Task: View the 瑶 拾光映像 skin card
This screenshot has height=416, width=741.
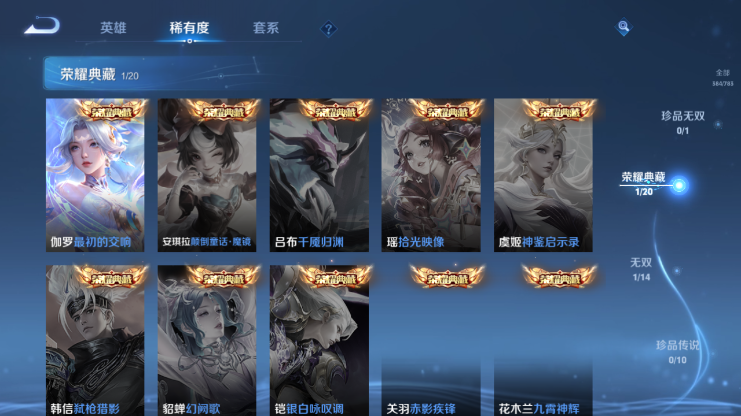Action: pos(431,175)
